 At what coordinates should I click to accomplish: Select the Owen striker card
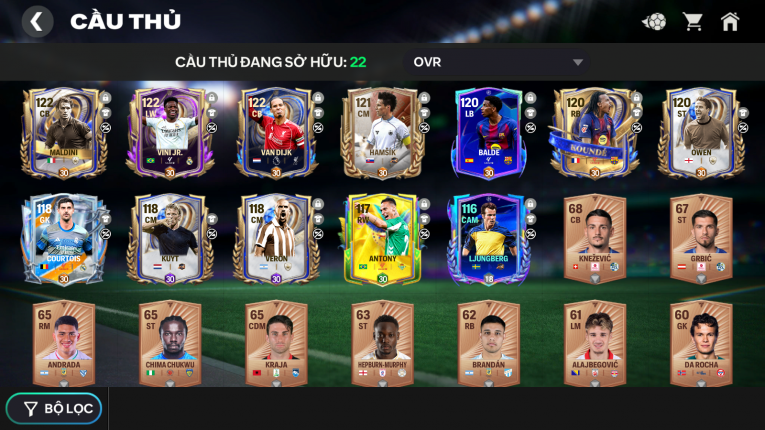700,133
